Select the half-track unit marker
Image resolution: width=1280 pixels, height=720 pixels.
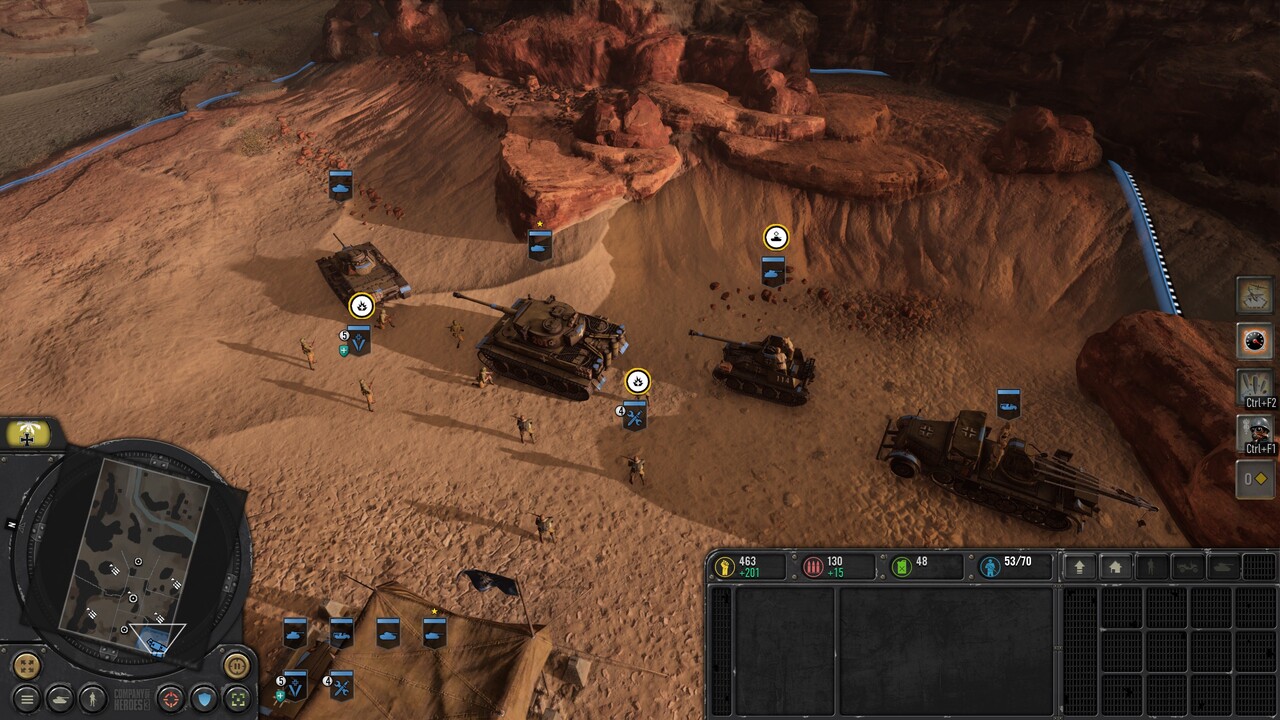[1008, 403]
